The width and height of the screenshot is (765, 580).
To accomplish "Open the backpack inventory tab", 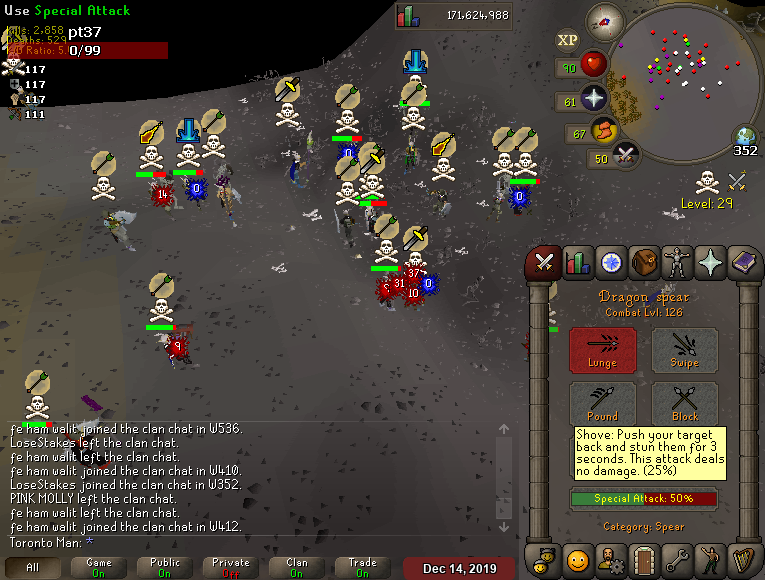I will 643,263.
